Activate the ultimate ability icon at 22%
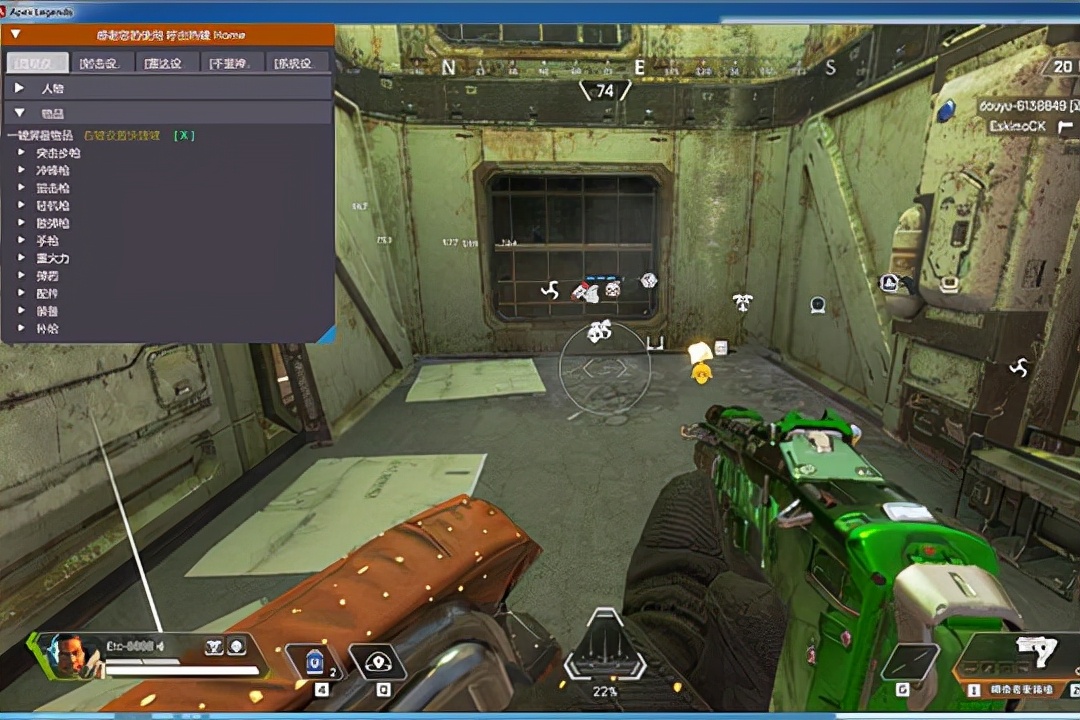This screenshot has width=1080, height=720. (605, 650)
